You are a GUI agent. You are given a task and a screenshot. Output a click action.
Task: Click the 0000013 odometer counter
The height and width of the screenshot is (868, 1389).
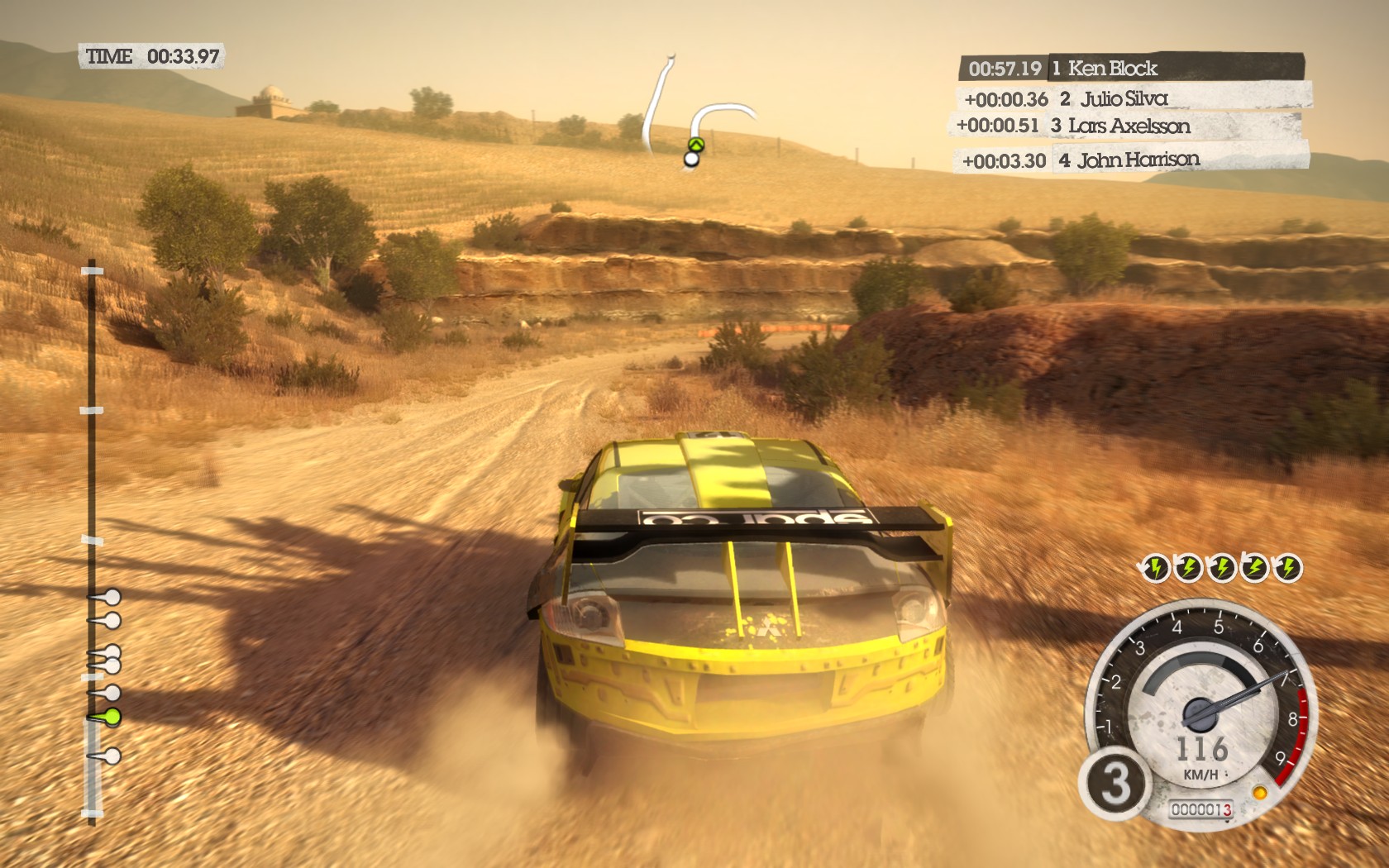coord(1203,809)
